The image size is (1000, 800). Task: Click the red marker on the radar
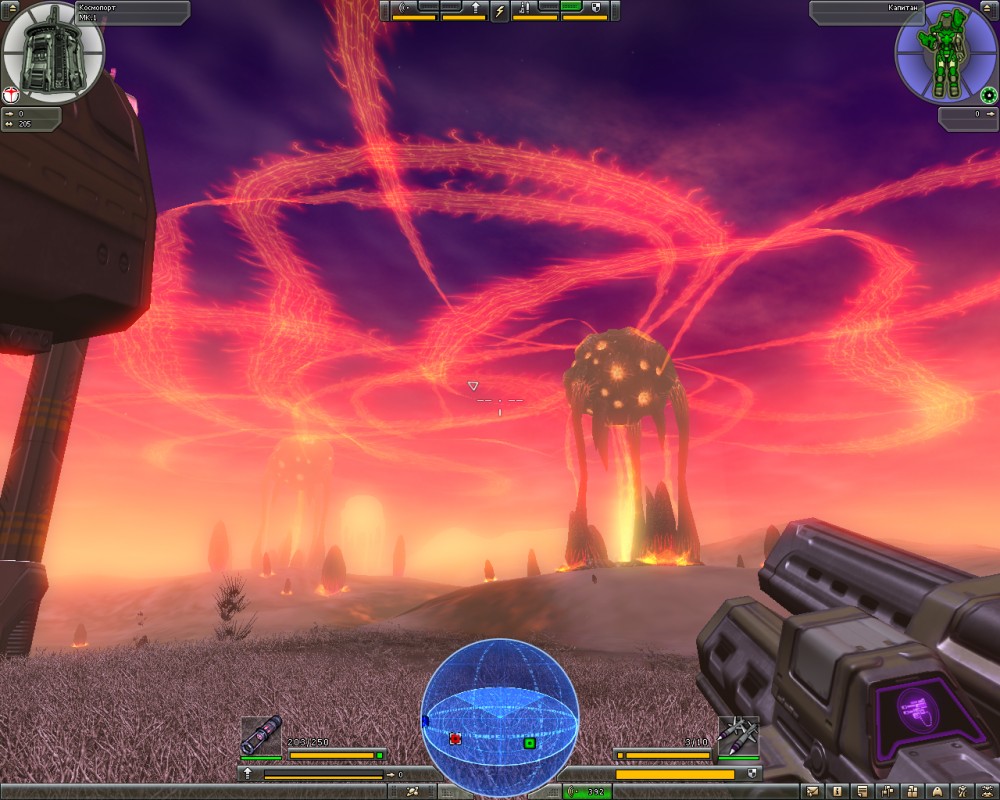click(455, 738)
